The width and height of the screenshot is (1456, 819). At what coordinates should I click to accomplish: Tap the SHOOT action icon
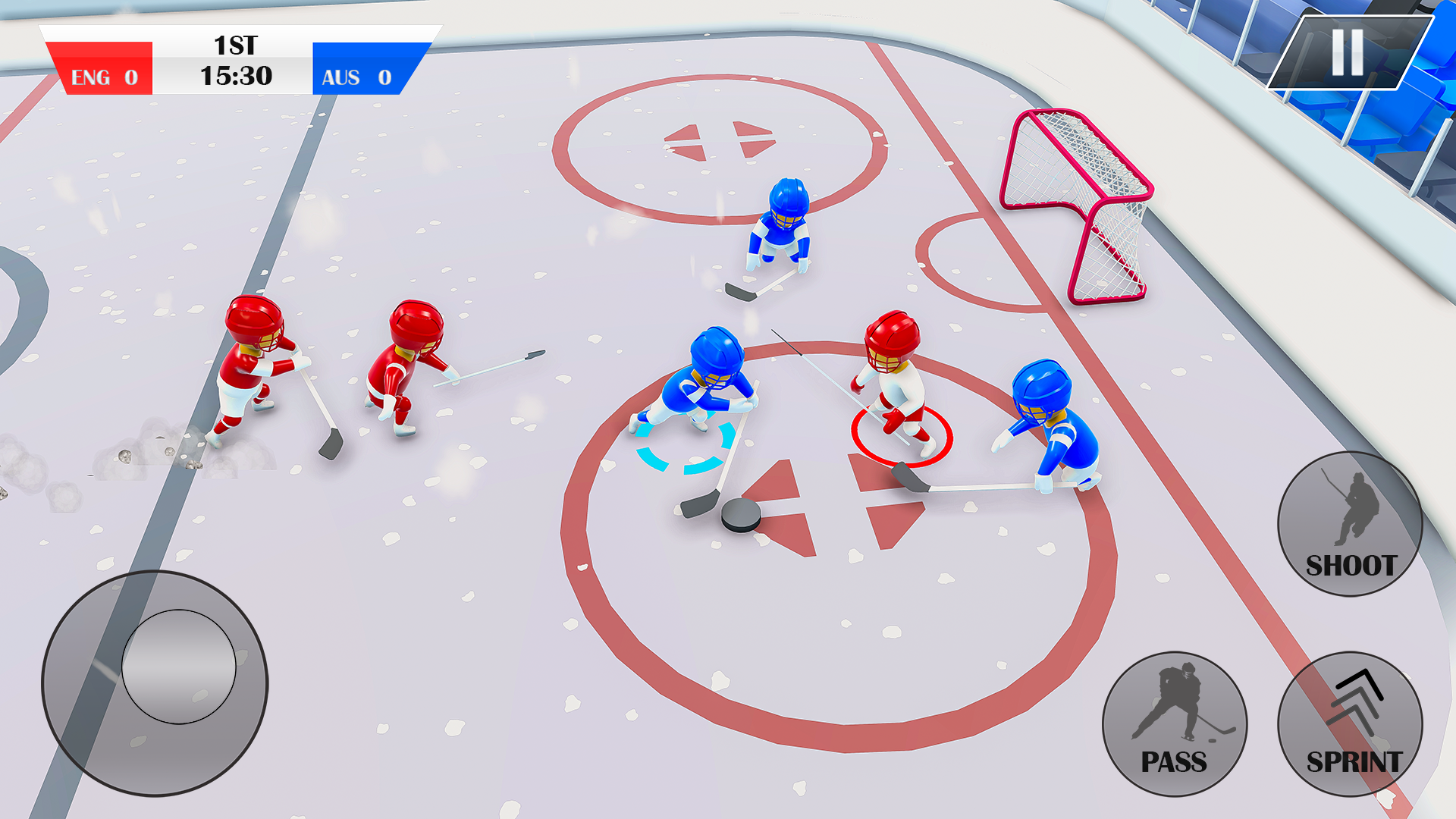(1349, 523)
